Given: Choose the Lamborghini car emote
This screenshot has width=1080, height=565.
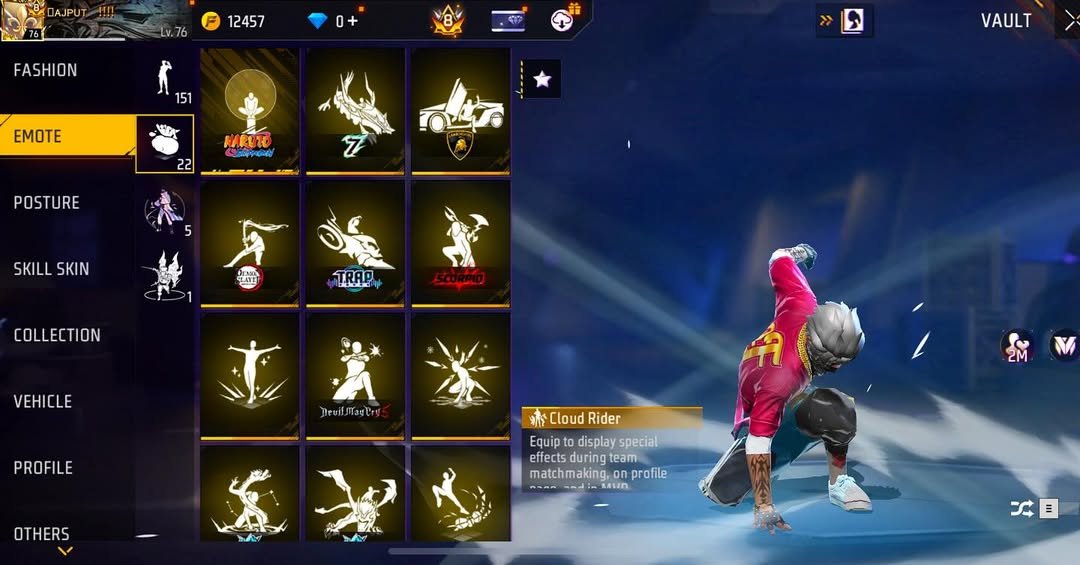Looking at the screenshot, I should click(x=461, y=111).
